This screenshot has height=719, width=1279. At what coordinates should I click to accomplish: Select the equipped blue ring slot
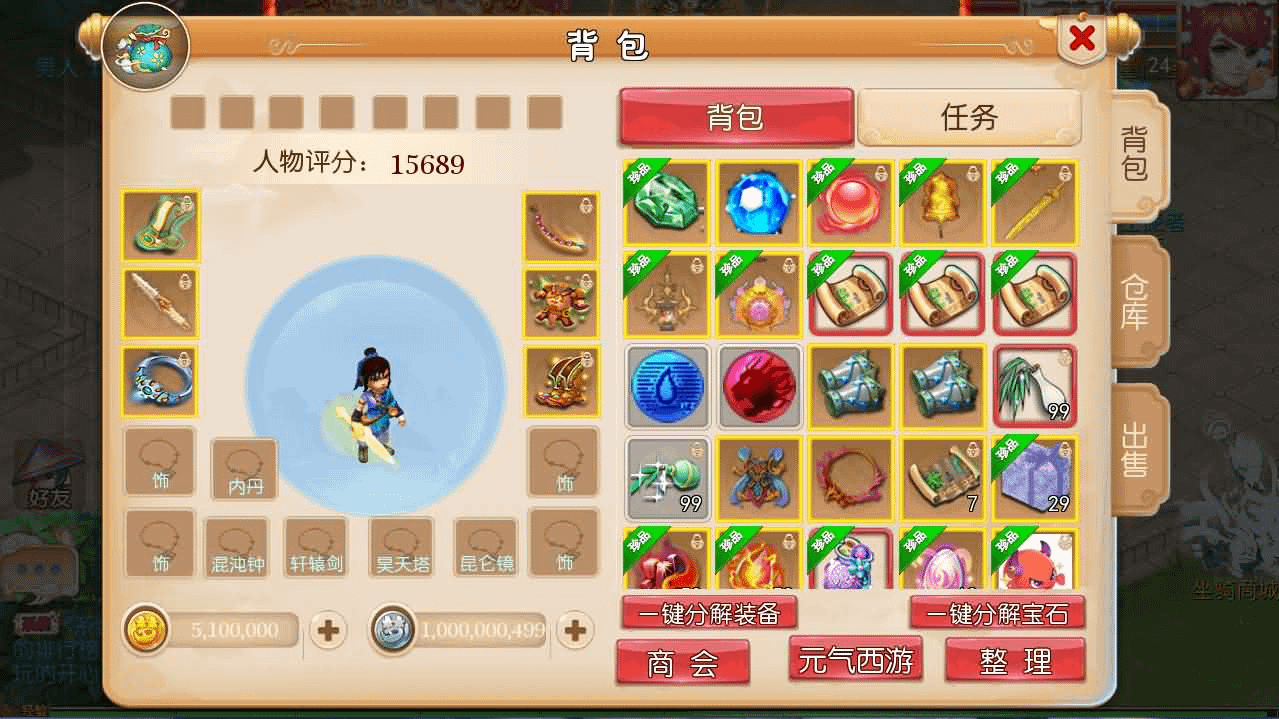[x=160, y=382]
